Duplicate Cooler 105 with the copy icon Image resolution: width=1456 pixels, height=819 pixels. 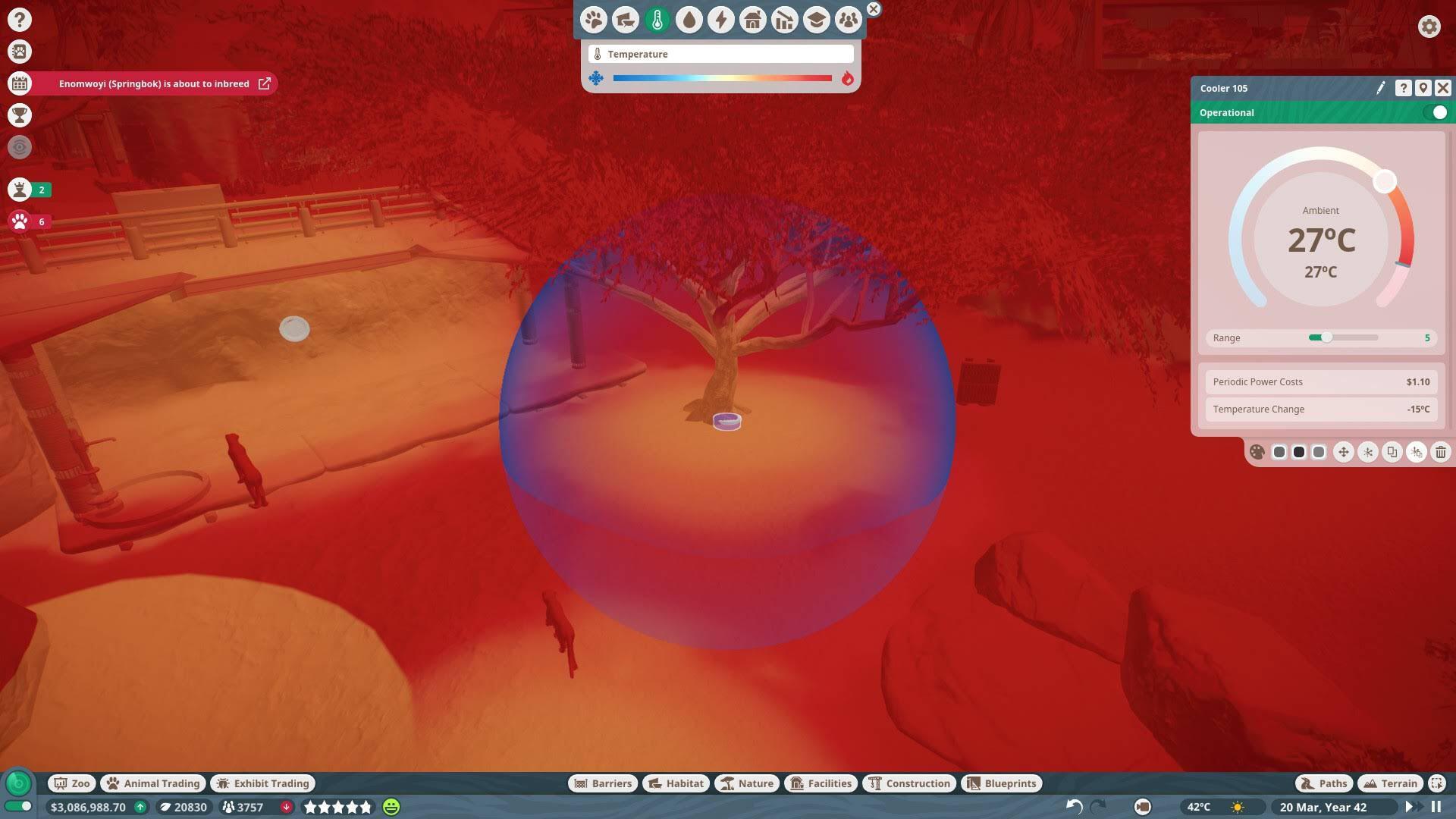(1392, 452)
